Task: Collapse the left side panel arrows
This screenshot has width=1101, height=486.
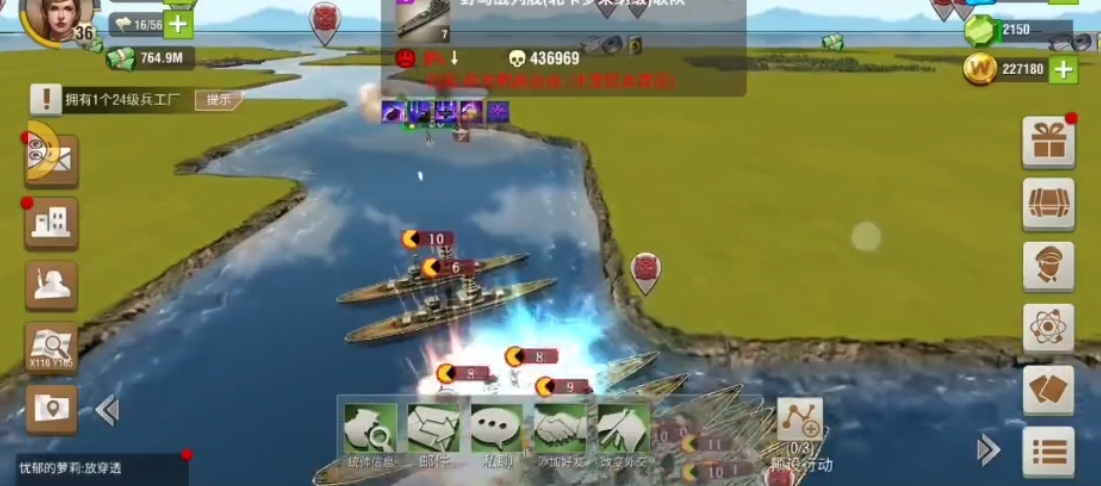Action: tap(107, 410)
